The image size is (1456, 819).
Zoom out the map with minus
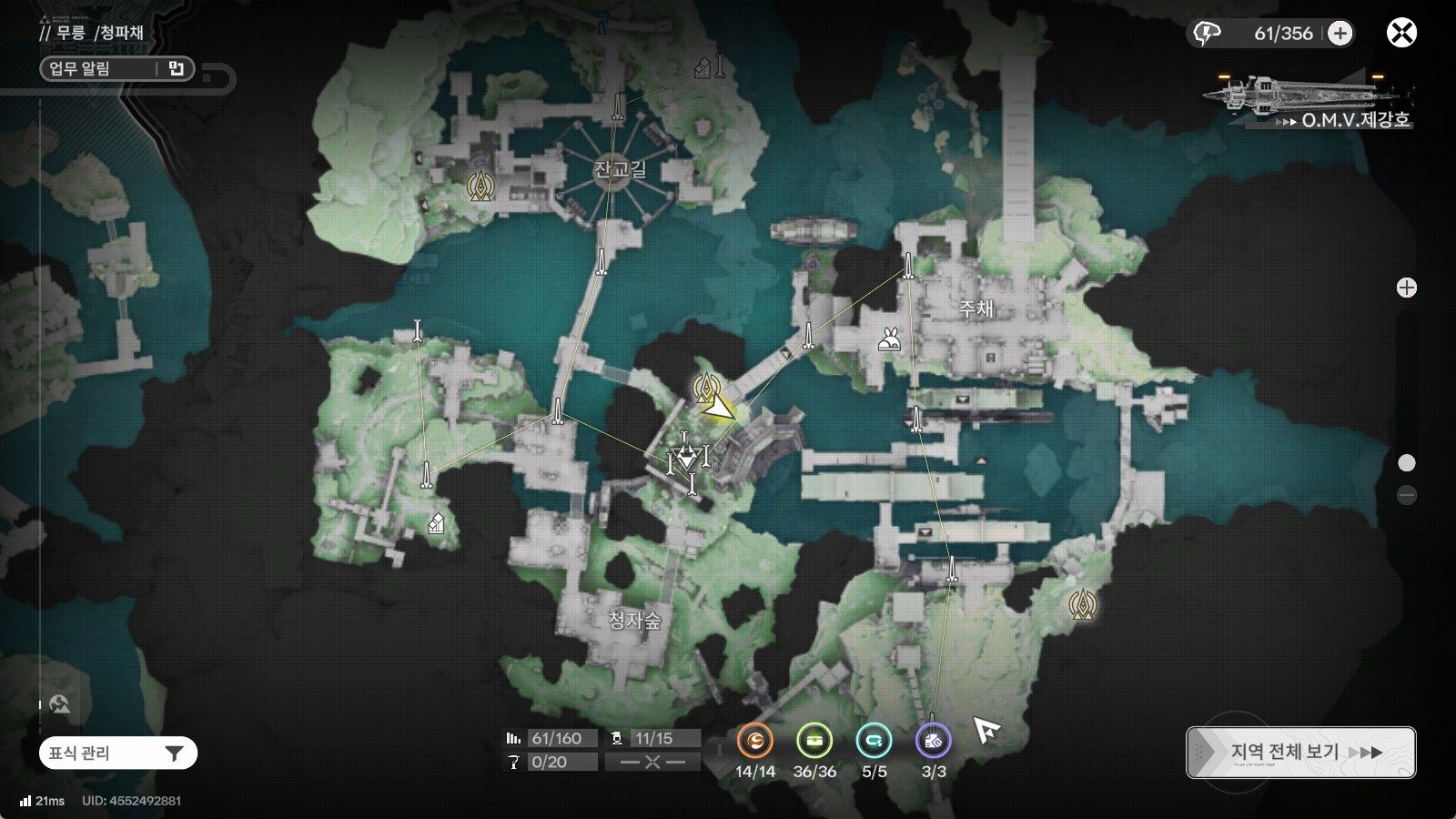tap(1407, 495)
